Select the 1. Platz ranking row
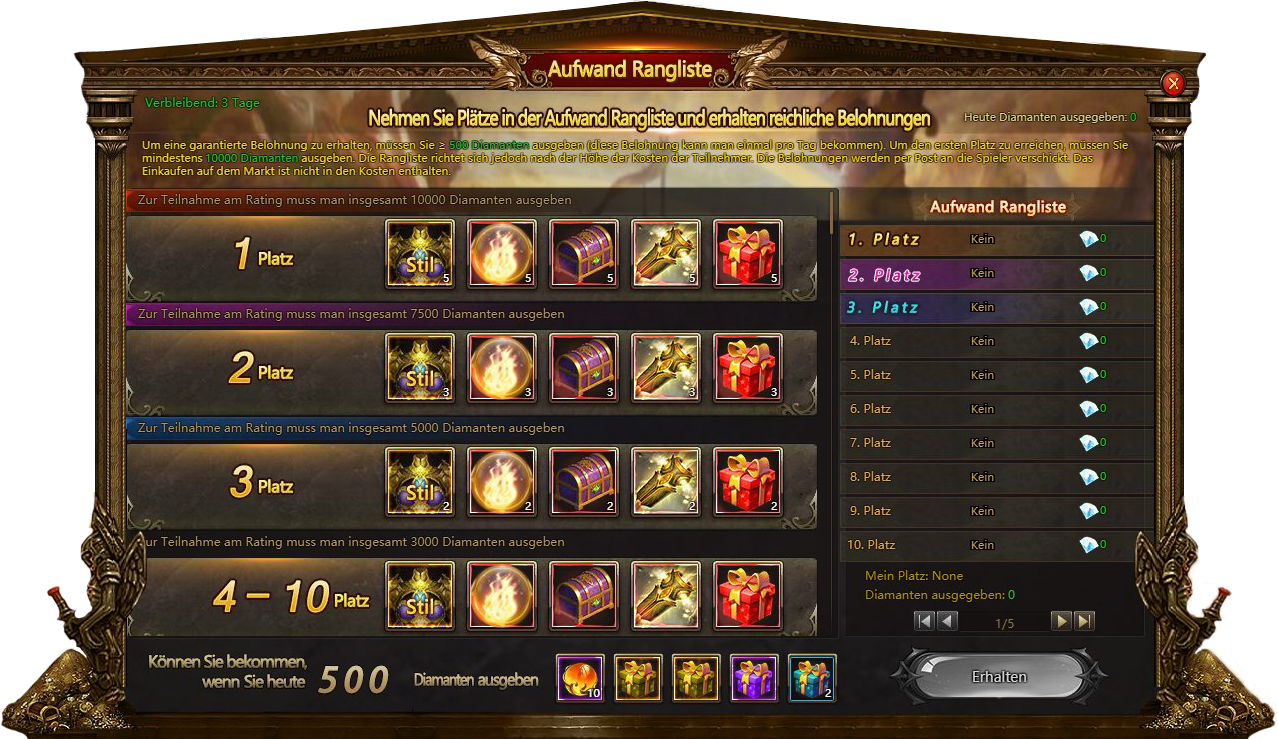 pos(997,240)
